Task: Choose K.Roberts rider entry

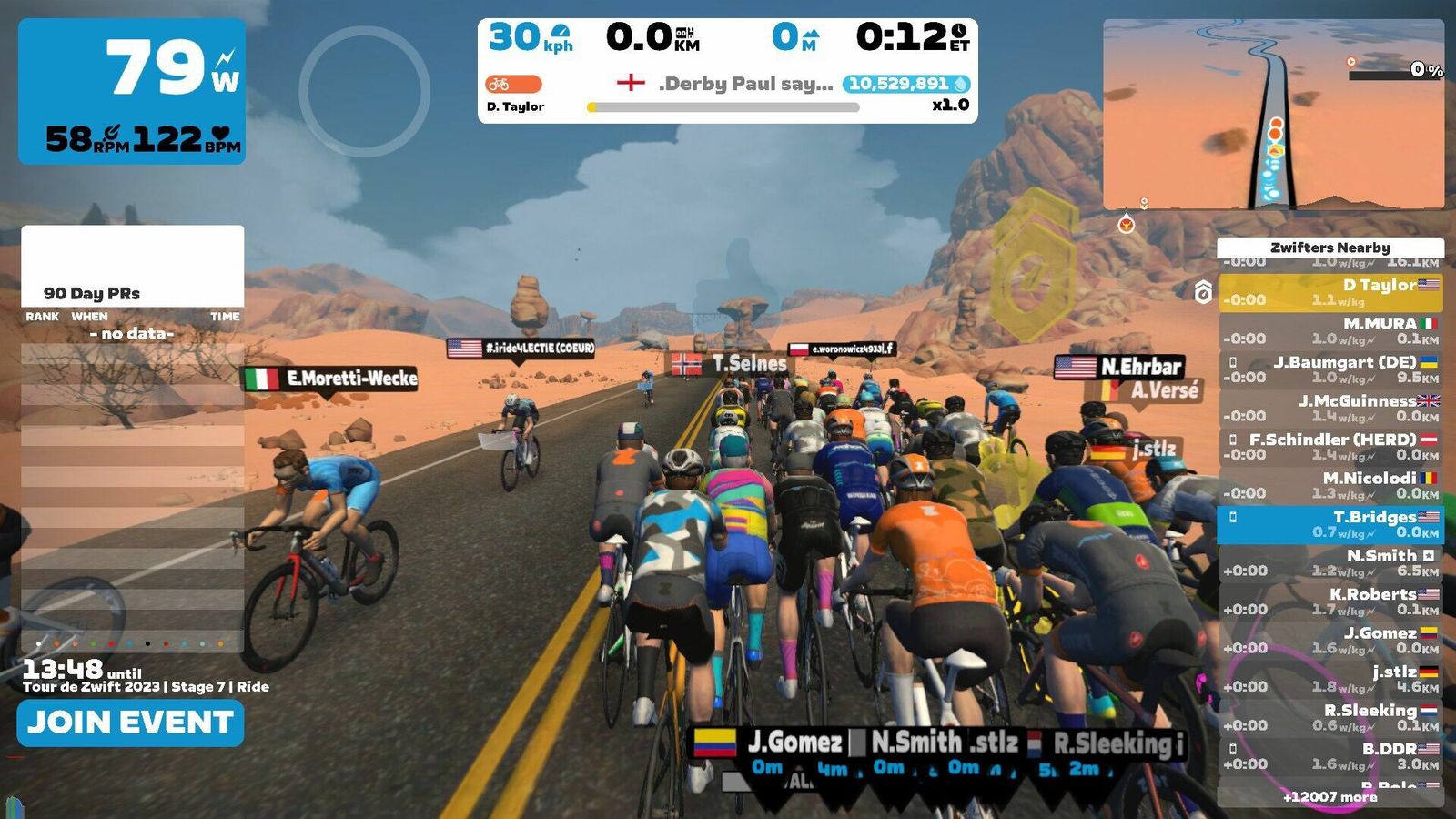Action: pos(1330,602)
